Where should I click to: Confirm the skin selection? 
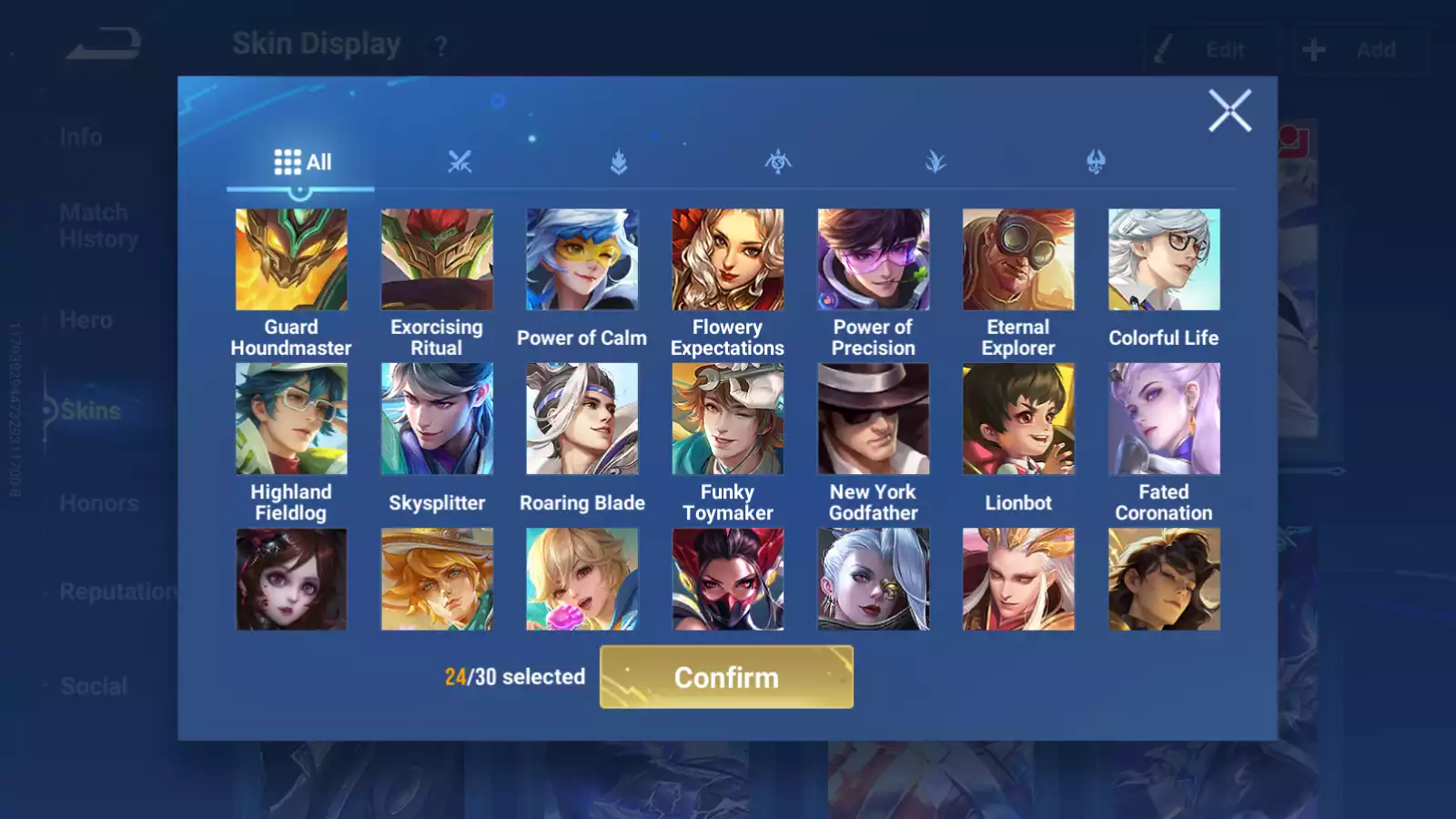pyautogui.click(x=726, y=677)
